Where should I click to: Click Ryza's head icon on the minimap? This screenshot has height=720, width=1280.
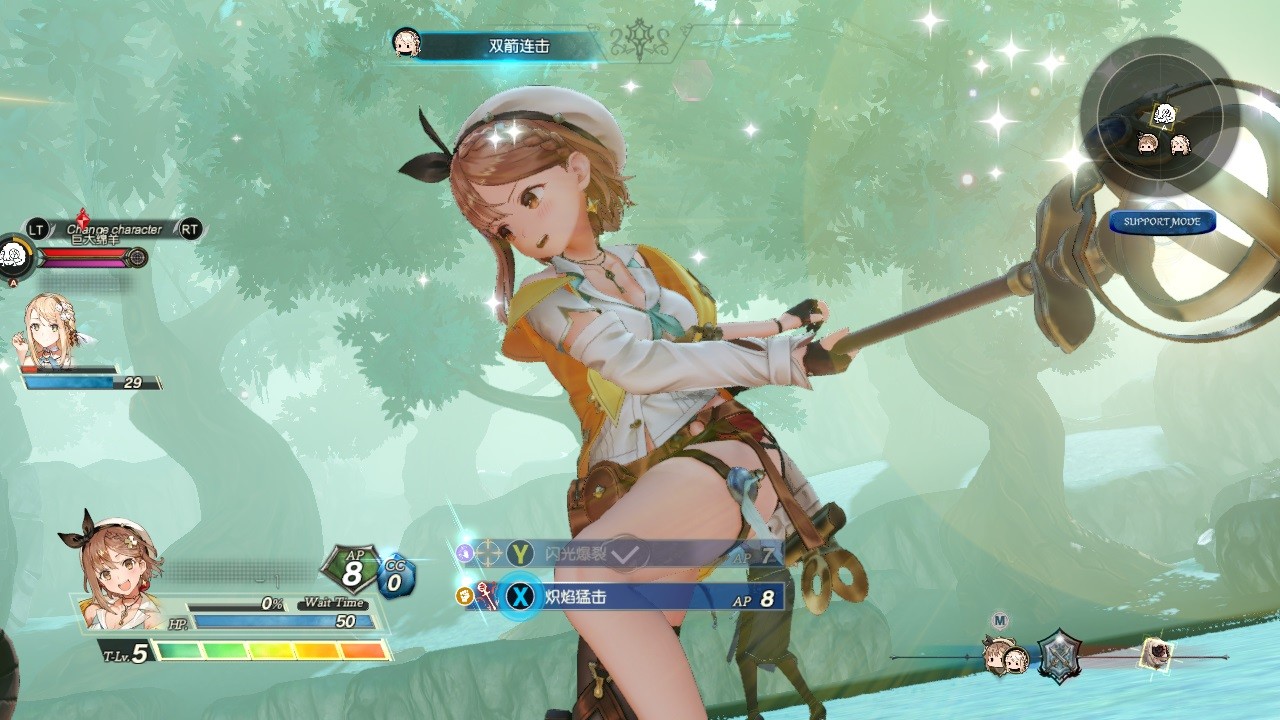1148,144
